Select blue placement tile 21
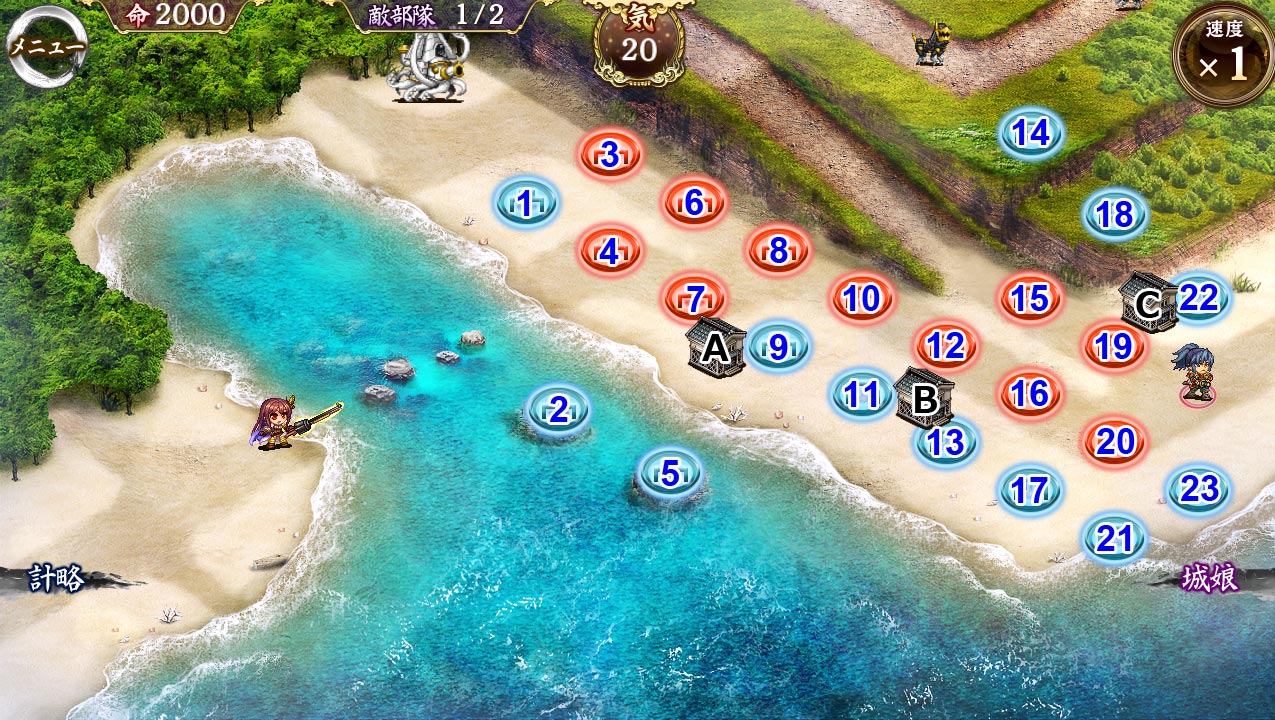 point(1114,539)
